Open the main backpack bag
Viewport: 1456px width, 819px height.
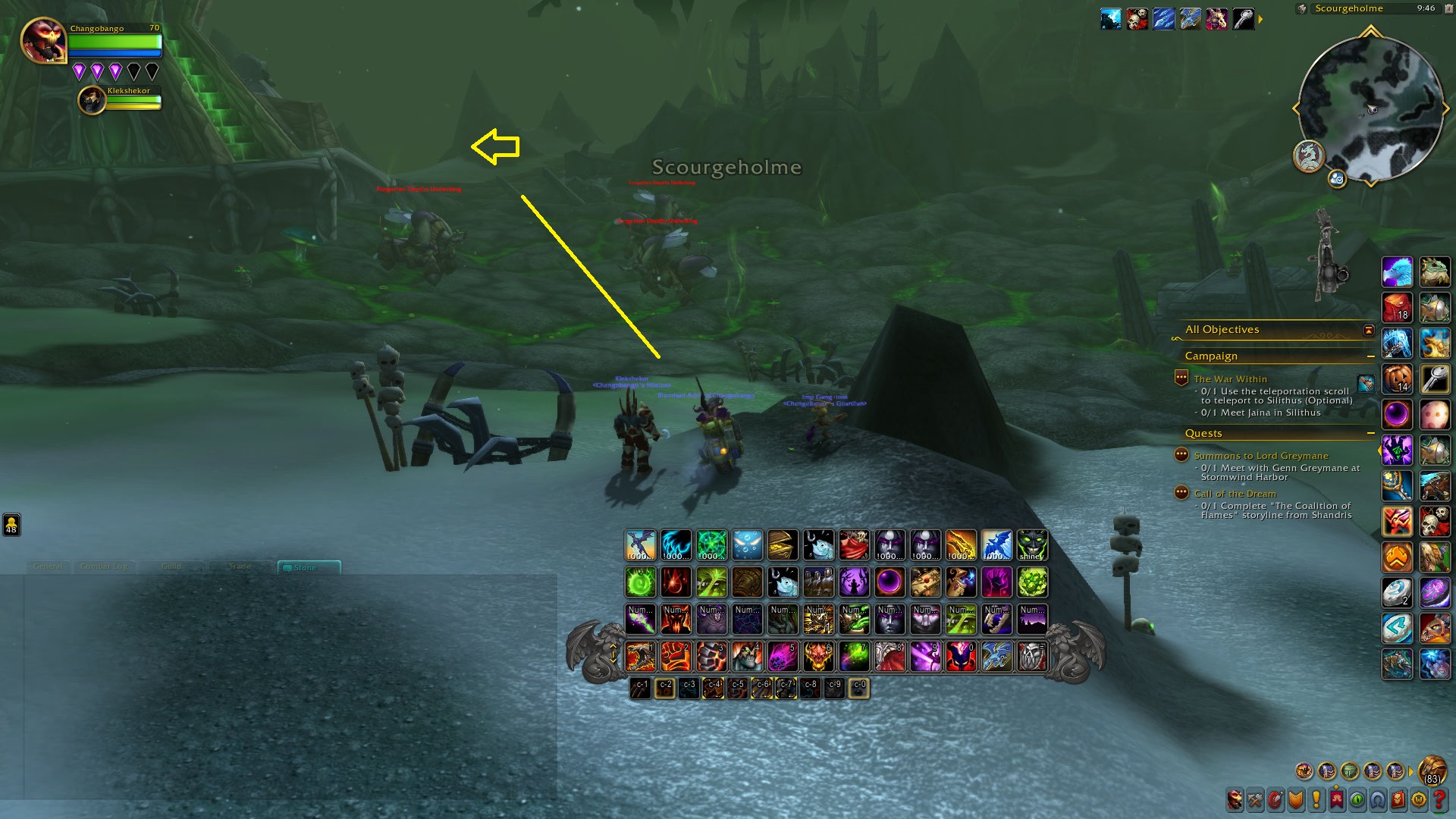(1432, 770)
